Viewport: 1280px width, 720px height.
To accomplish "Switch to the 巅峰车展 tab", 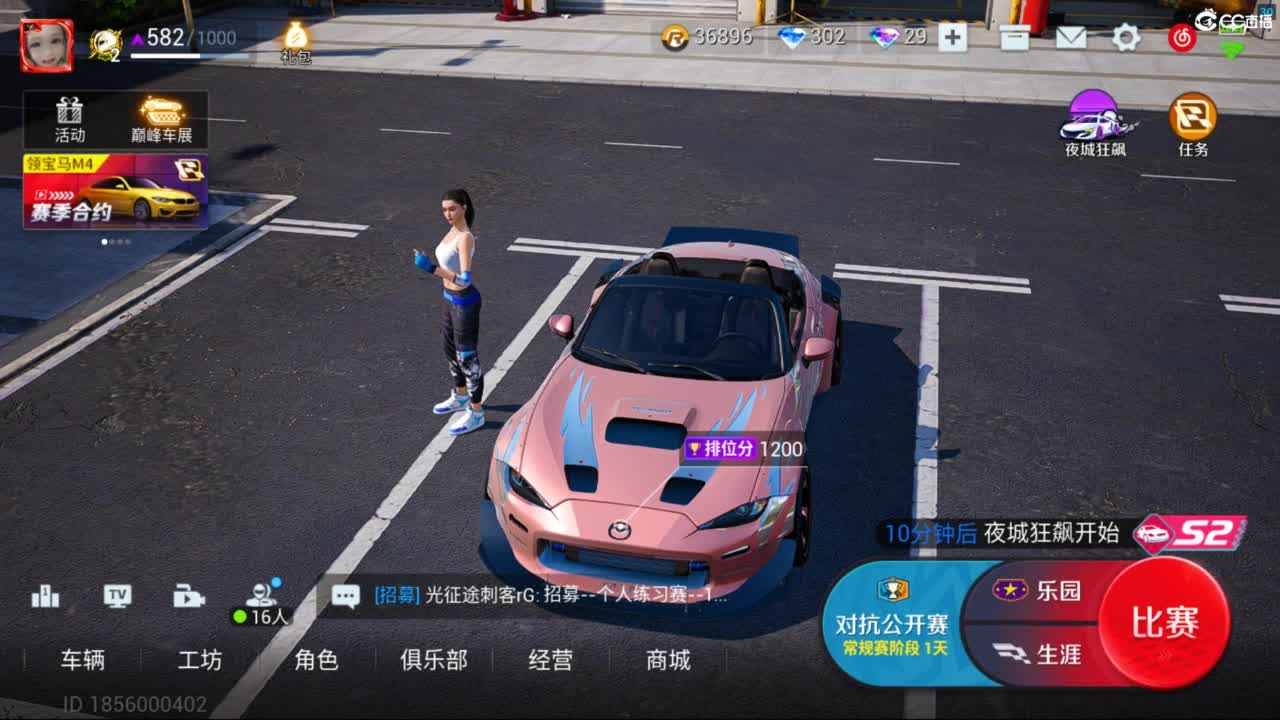I will click(162, 117).
